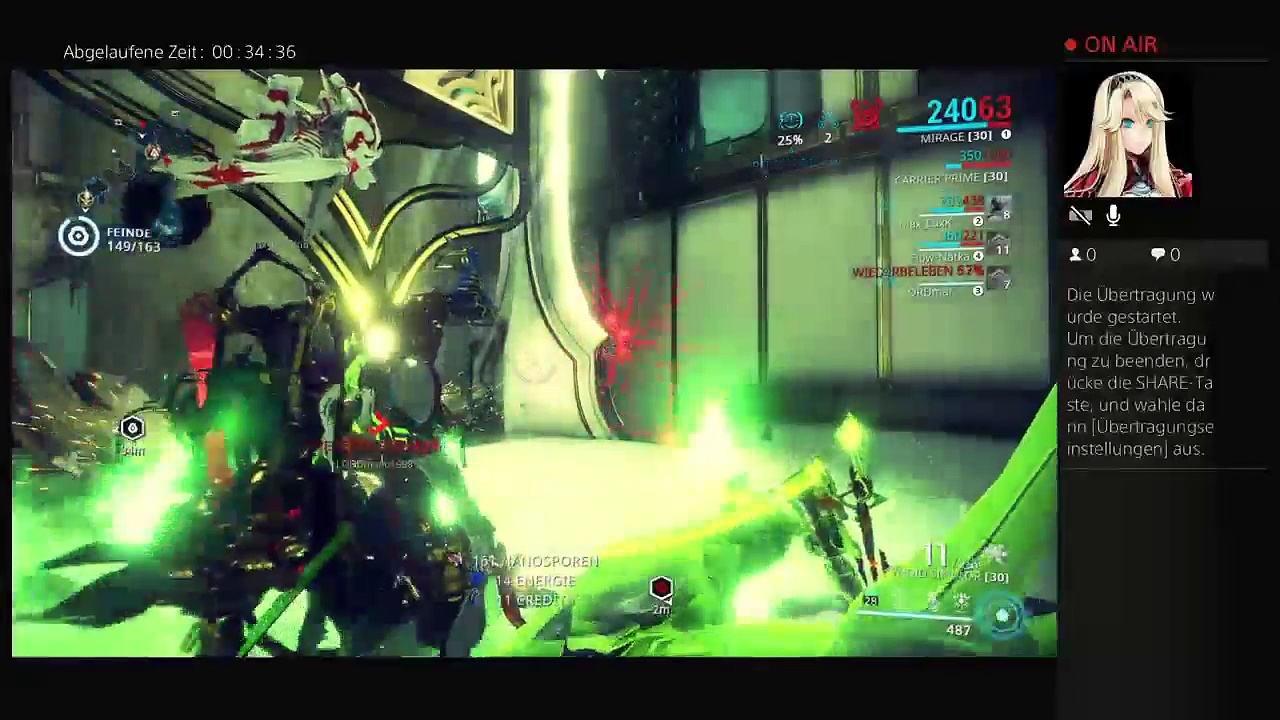The width and height of the screenshot is (1280, 720).
Task: Click the 25% timer buff icon
Action: tap(790, 122)
